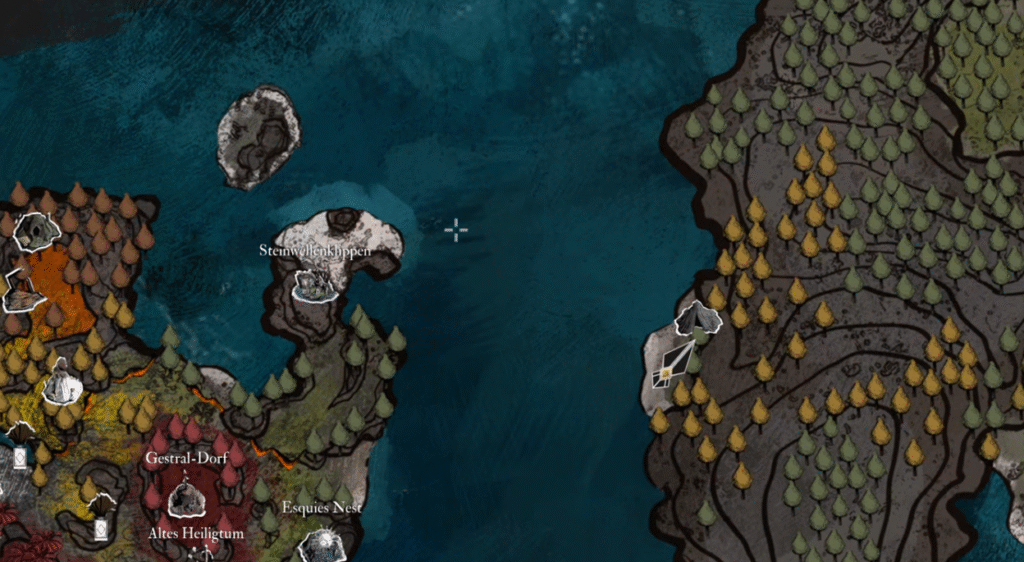
Task: Choose the Esquies Nest map marker
Action: 323,544
